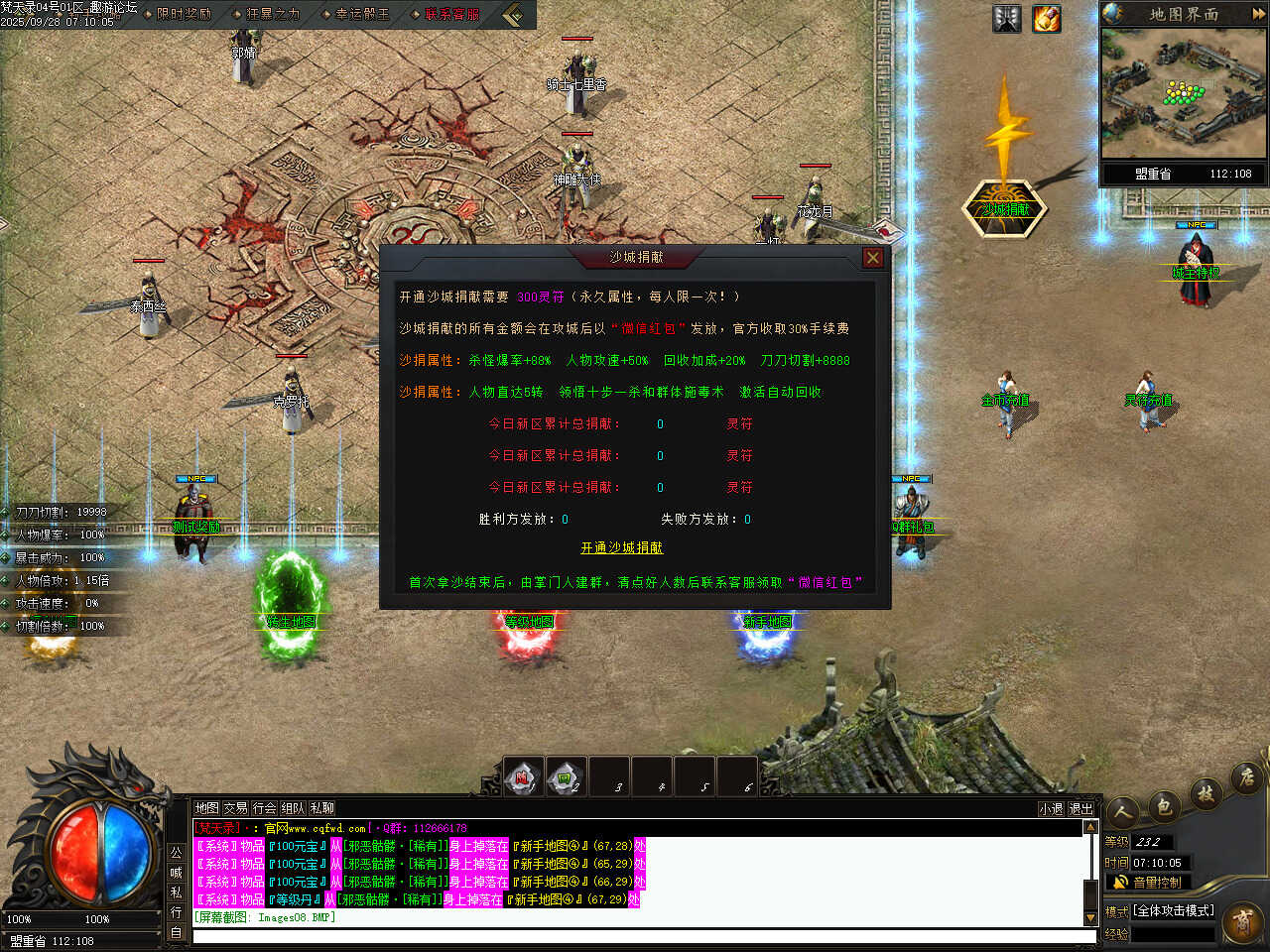This screenshot has width=1270, height=952.
Task: Open the minimap
Action: point(1183,92)
